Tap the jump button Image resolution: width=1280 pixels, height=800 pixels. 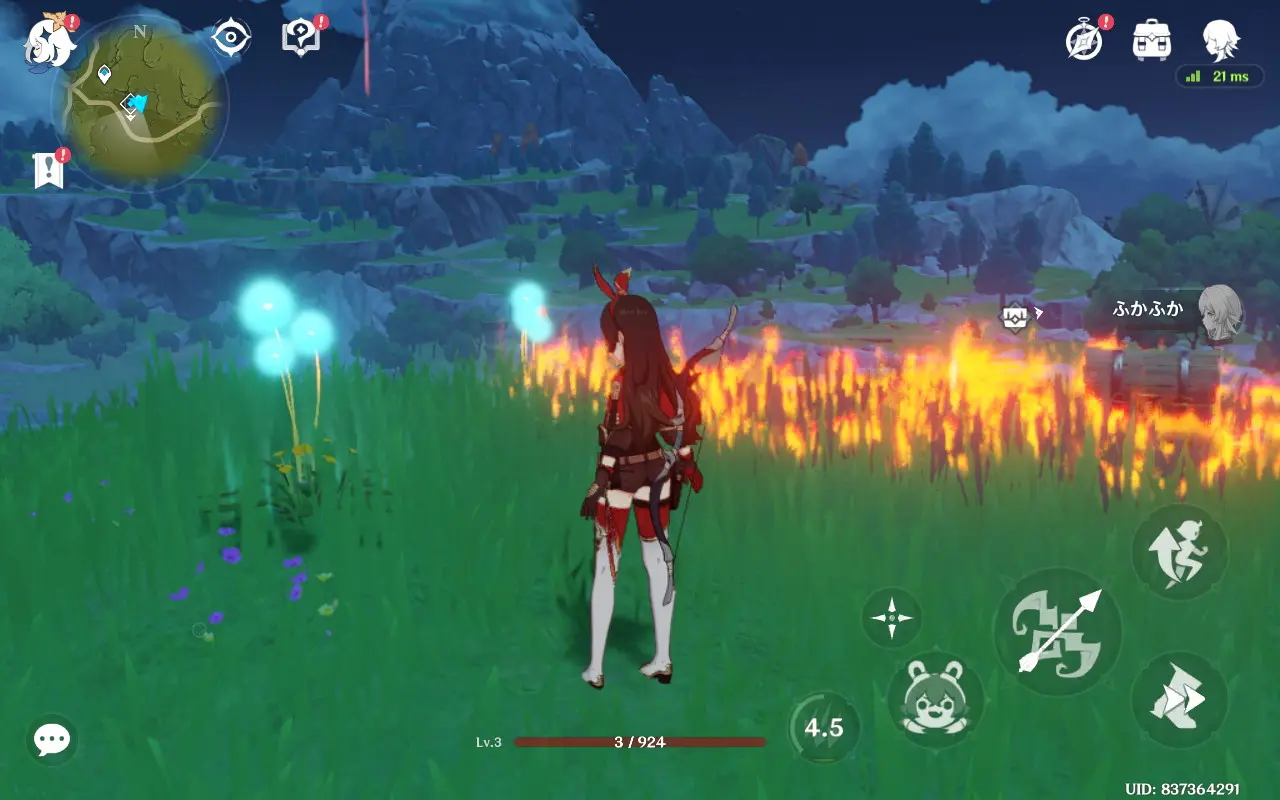[1180, 553]
